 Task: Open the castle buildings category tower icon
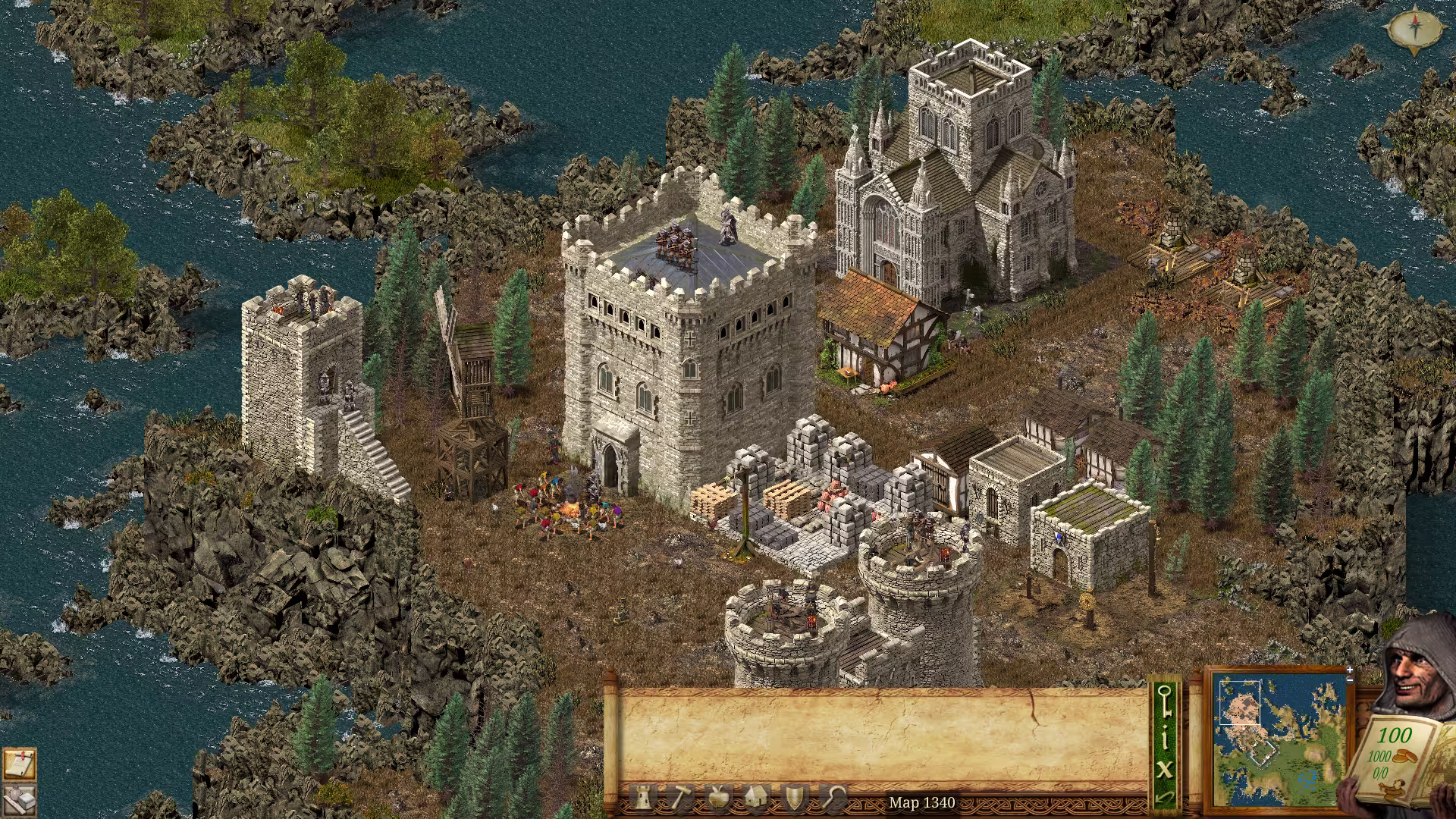pyautogui.click(x=643, y=798)
